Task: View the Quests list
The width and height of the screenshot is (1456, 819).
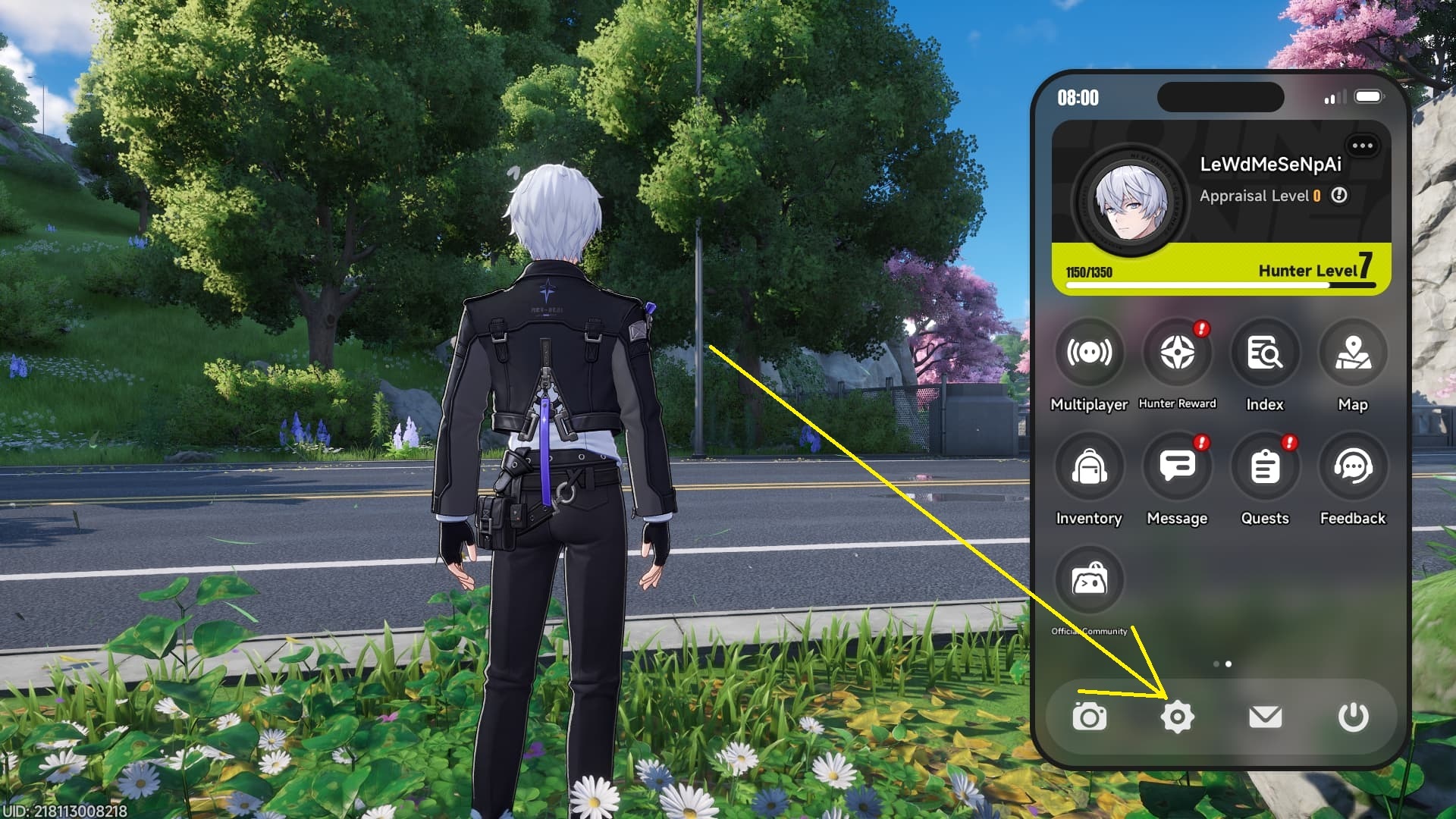Action: (x=1265, y=467)
